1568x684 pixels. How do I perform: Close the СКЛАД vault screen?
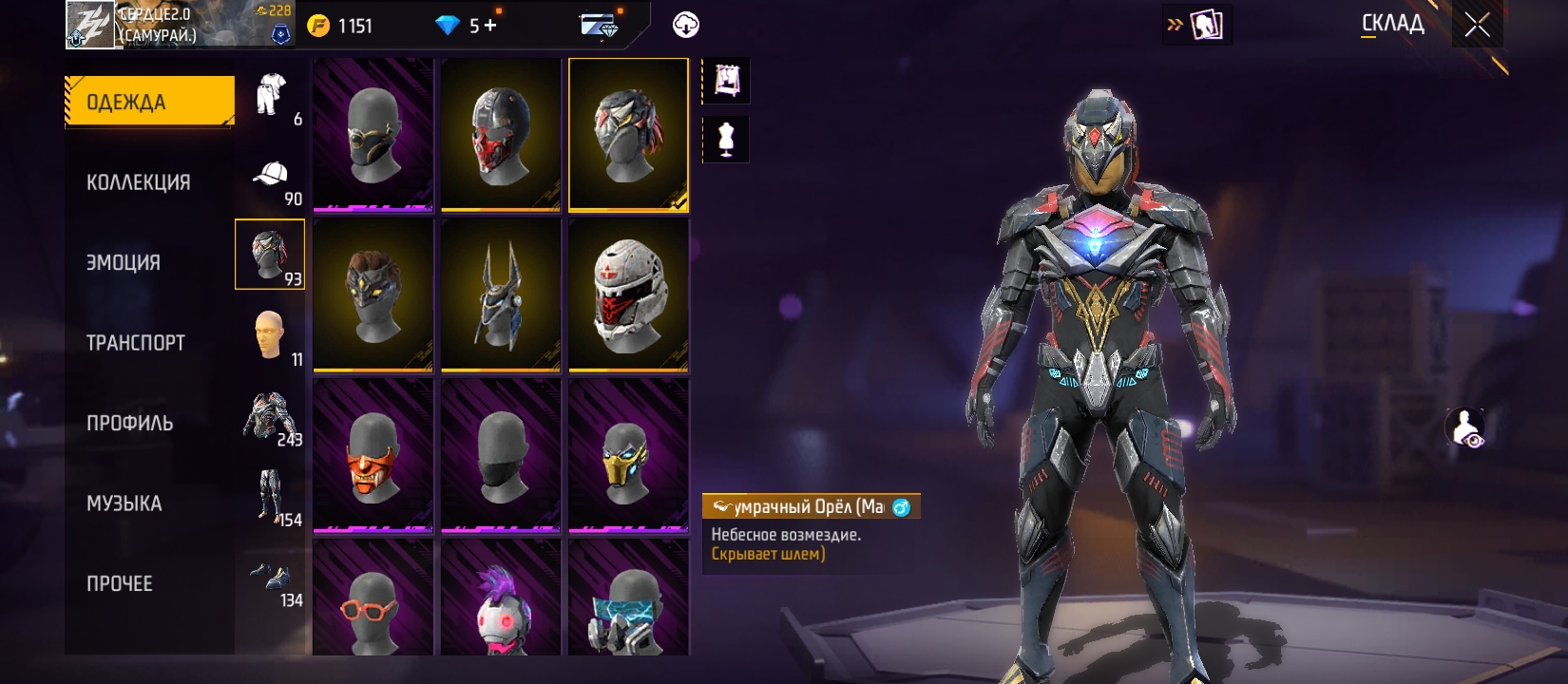1477,25
